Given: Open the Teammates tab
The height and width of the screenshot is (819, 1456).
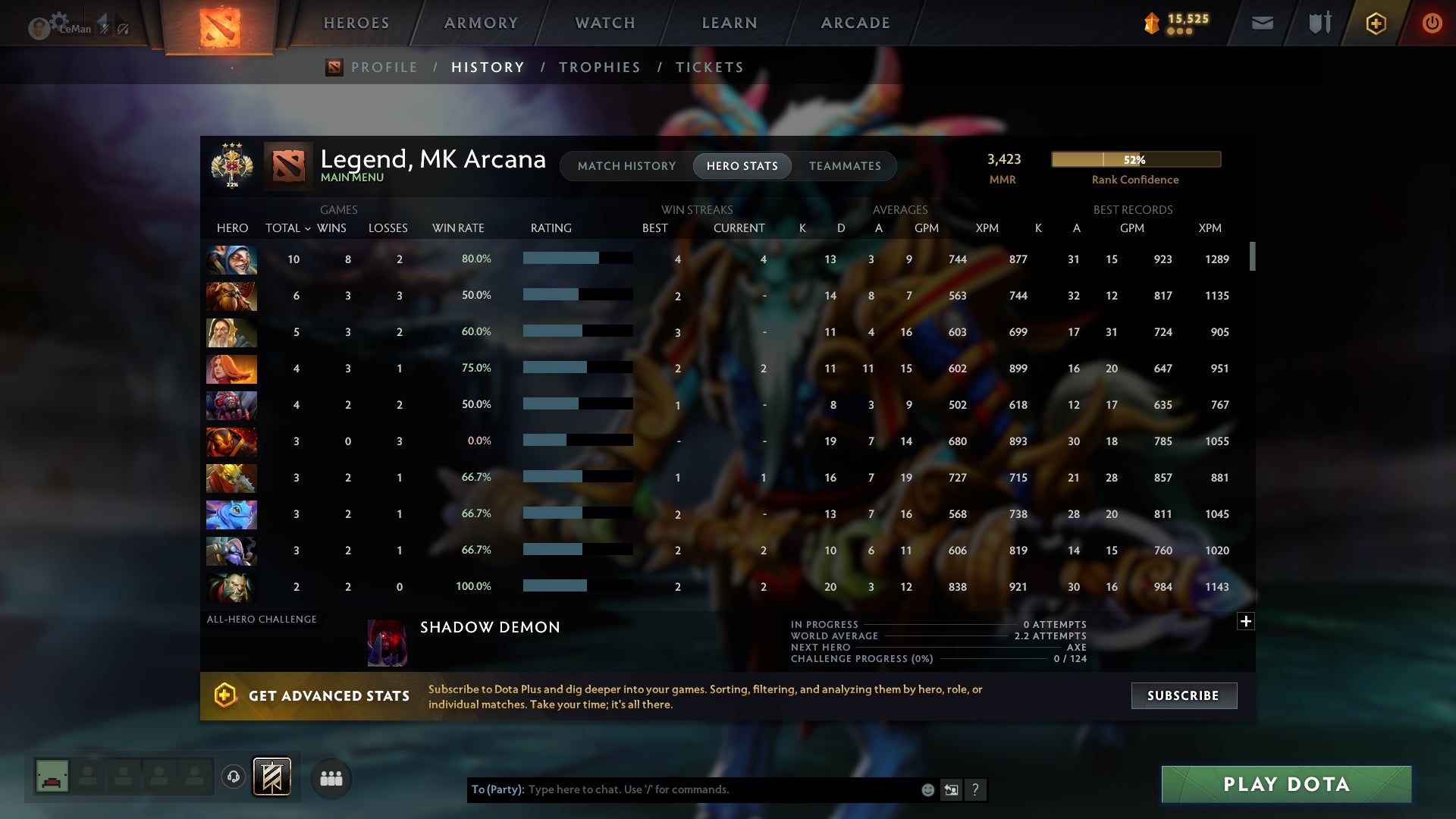Looking at the screenshot, I should (x=845, y=166).
